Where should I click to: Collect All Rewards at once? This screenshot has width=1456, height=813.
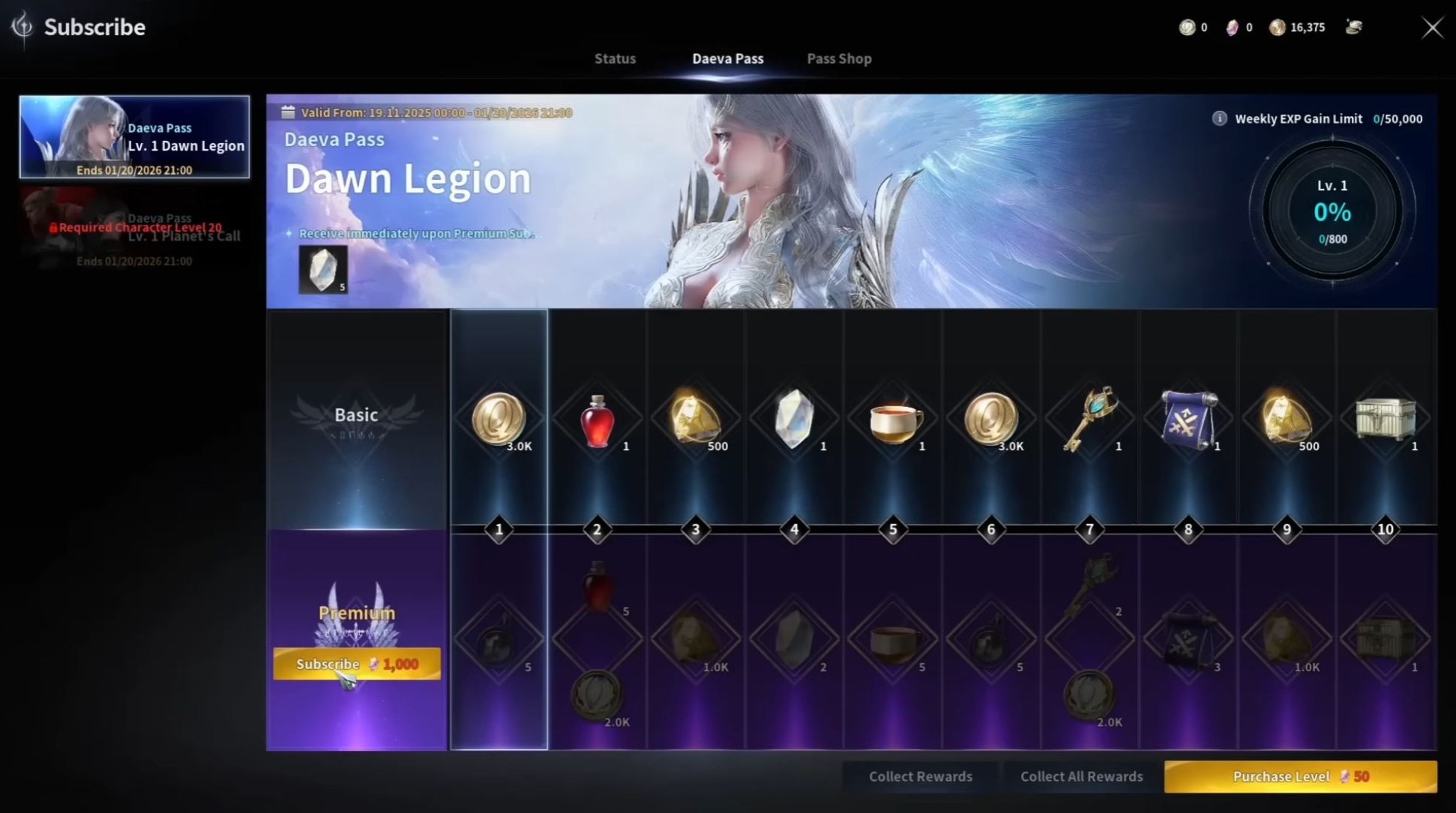[x=1081, y=776]
